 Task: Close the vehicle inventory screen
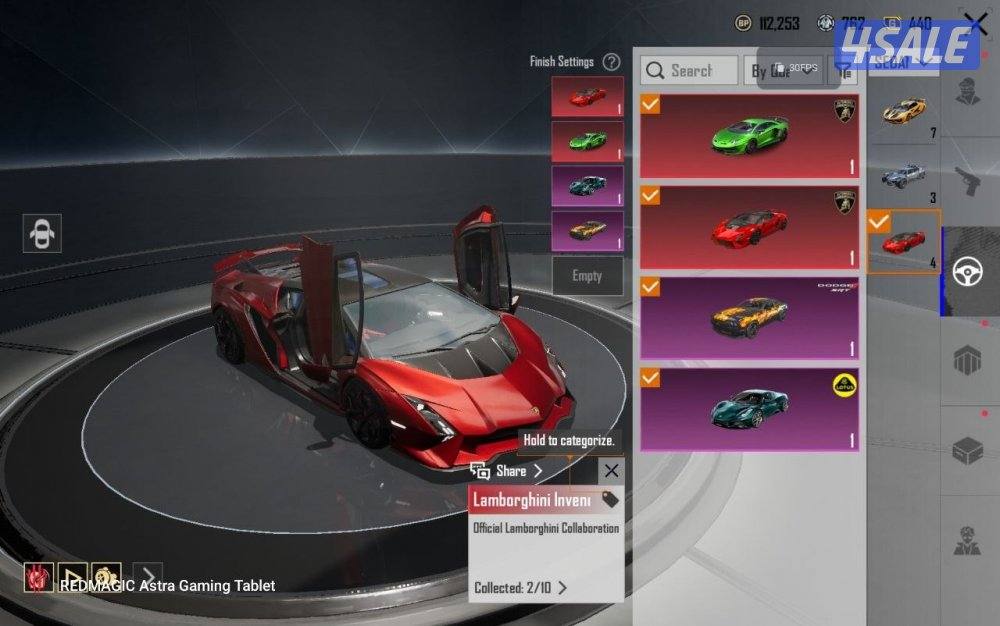pos(975,23)
